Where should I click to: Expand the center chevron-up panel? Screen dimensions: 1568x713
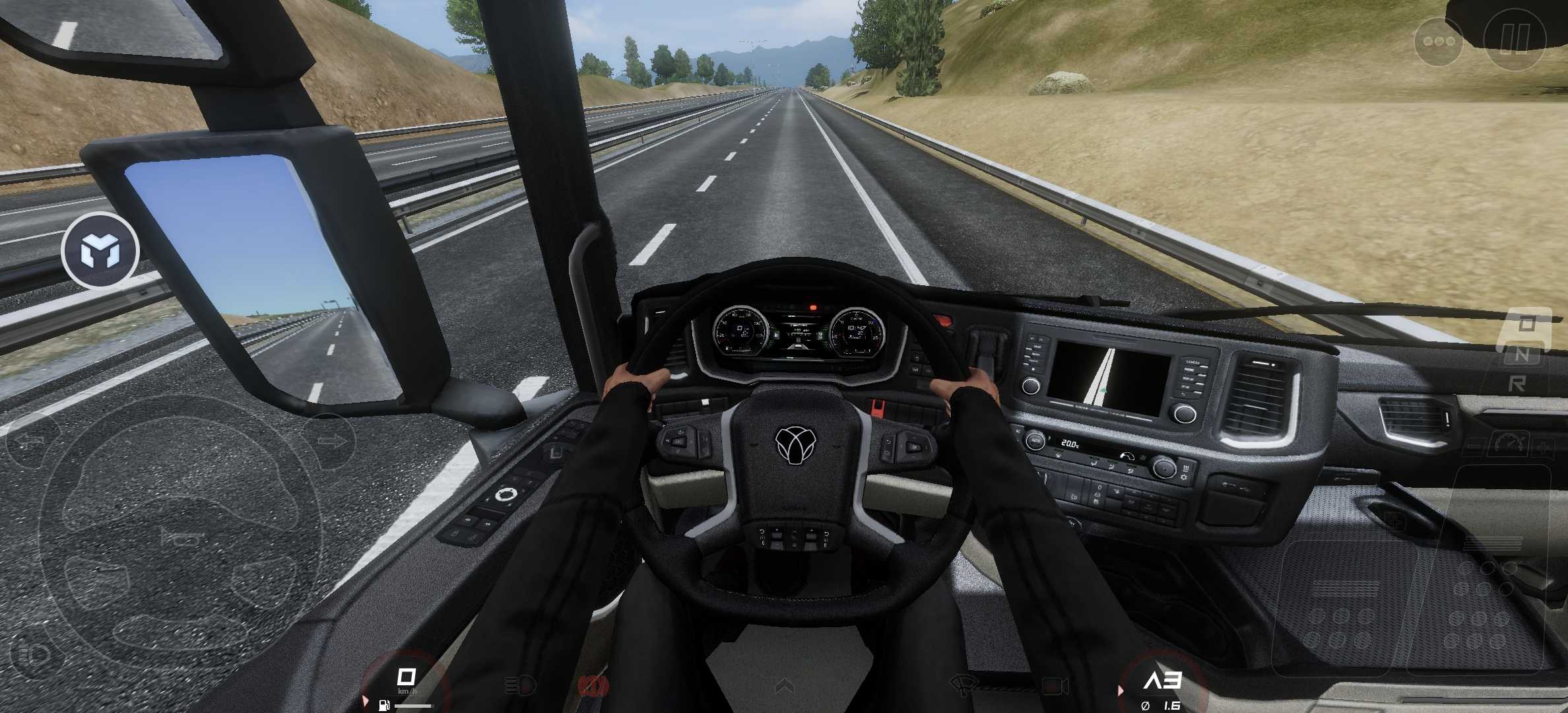tap(784, 687)
